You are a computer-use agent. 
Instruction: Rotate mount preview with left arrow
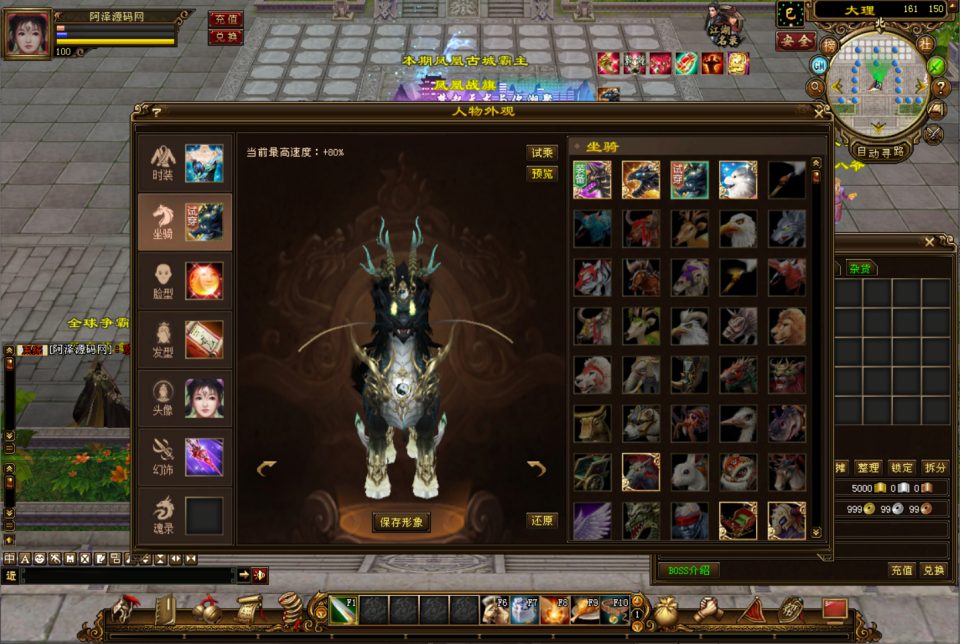(x=266, y=468)
